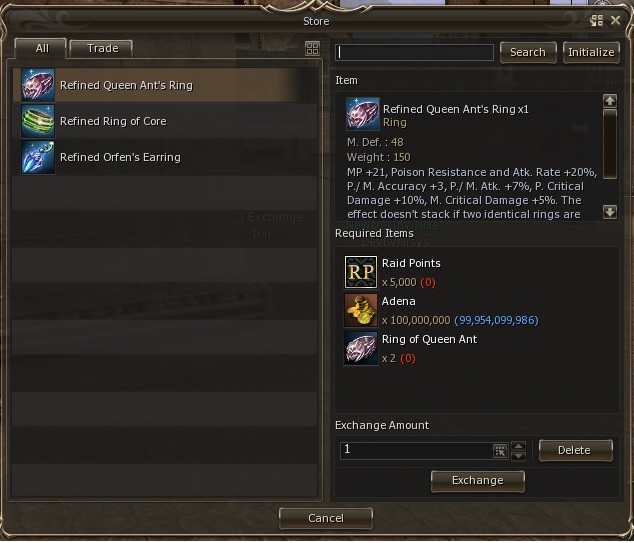Click the item description scroll up arrow
The width and height of the screenshot is (634, 543).
[x=610, y=101]
